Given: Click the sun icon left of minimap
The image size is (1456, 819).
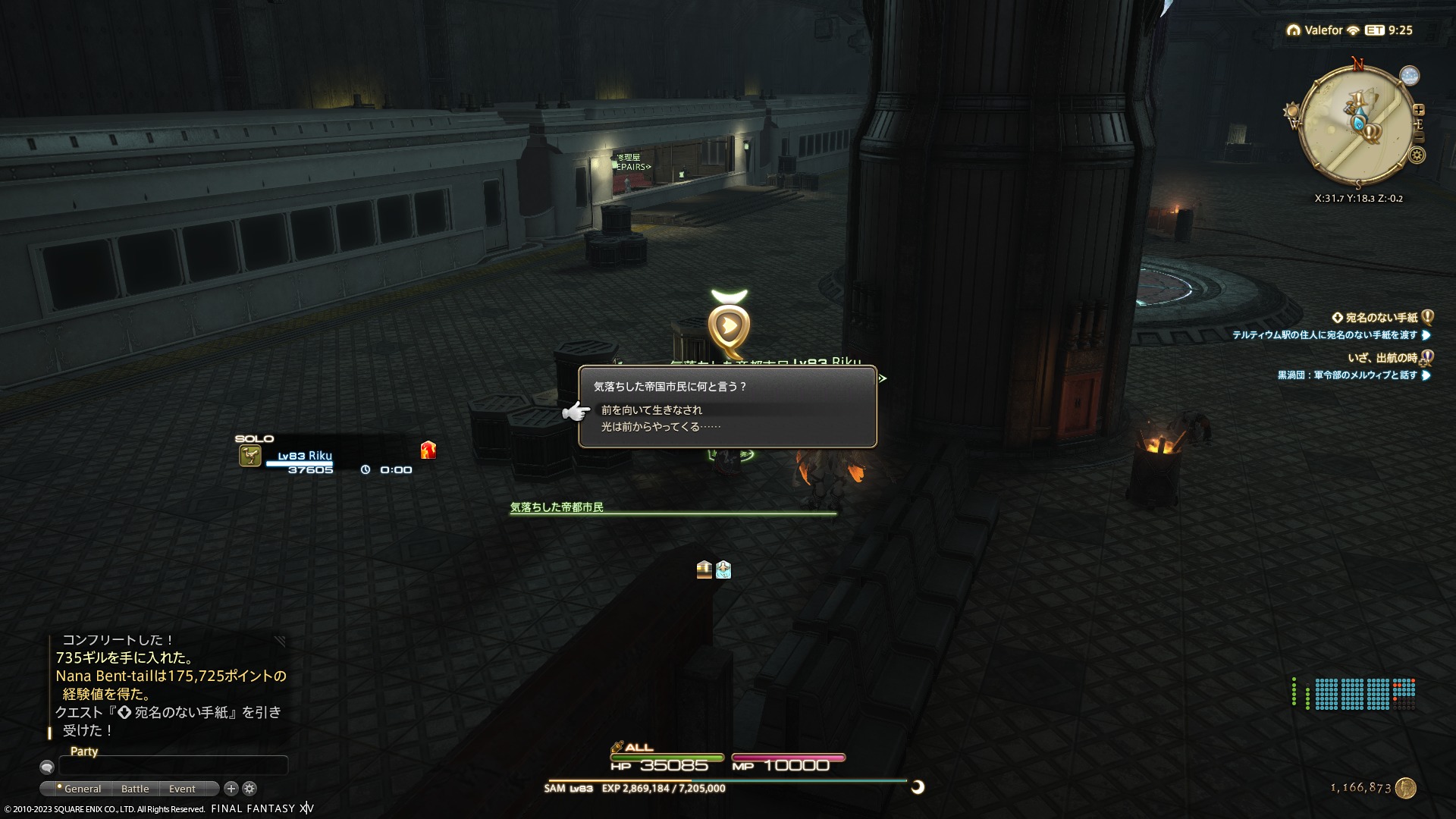Looking at the screenshot, I should click(1291, 111).
